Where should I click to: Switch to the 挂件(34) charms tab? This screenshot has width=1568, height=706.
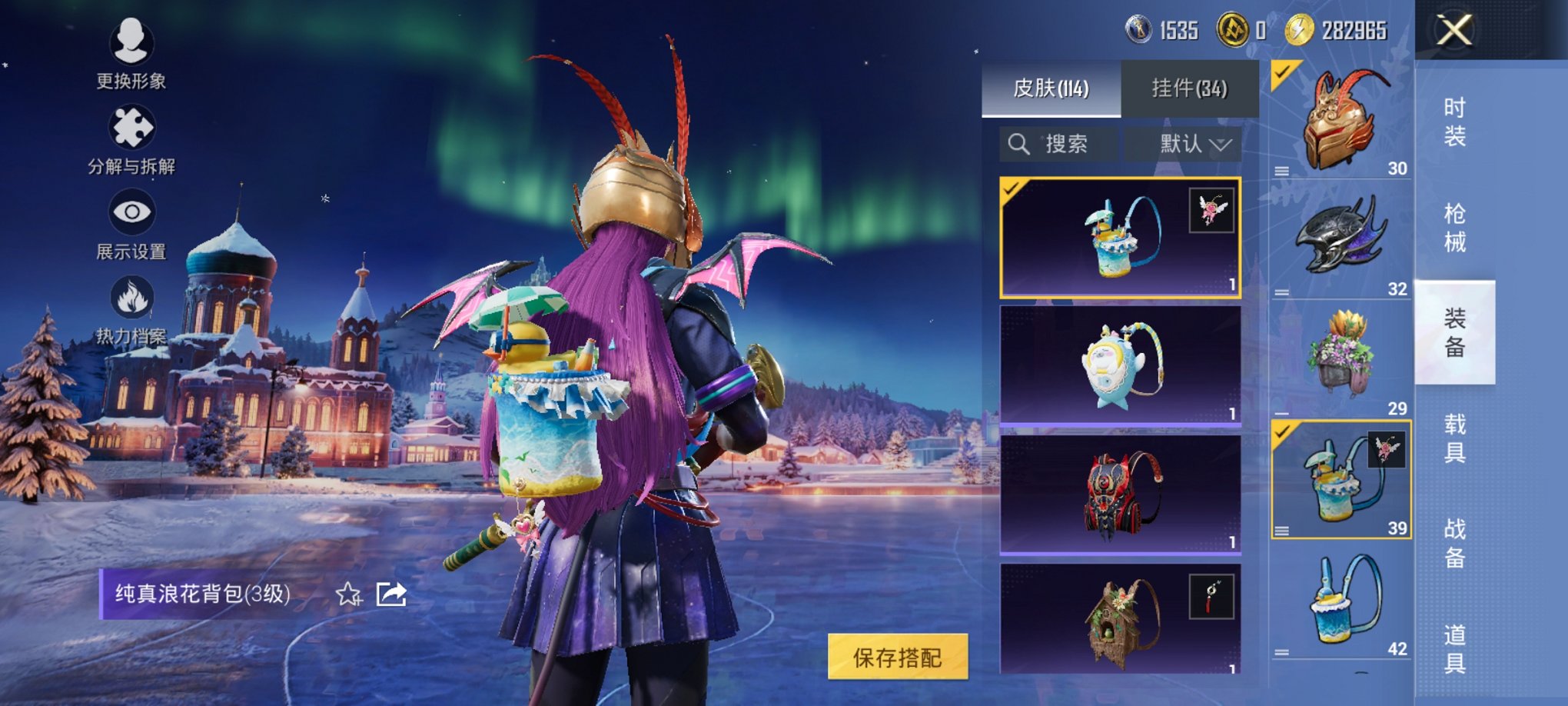[1189, 89]
